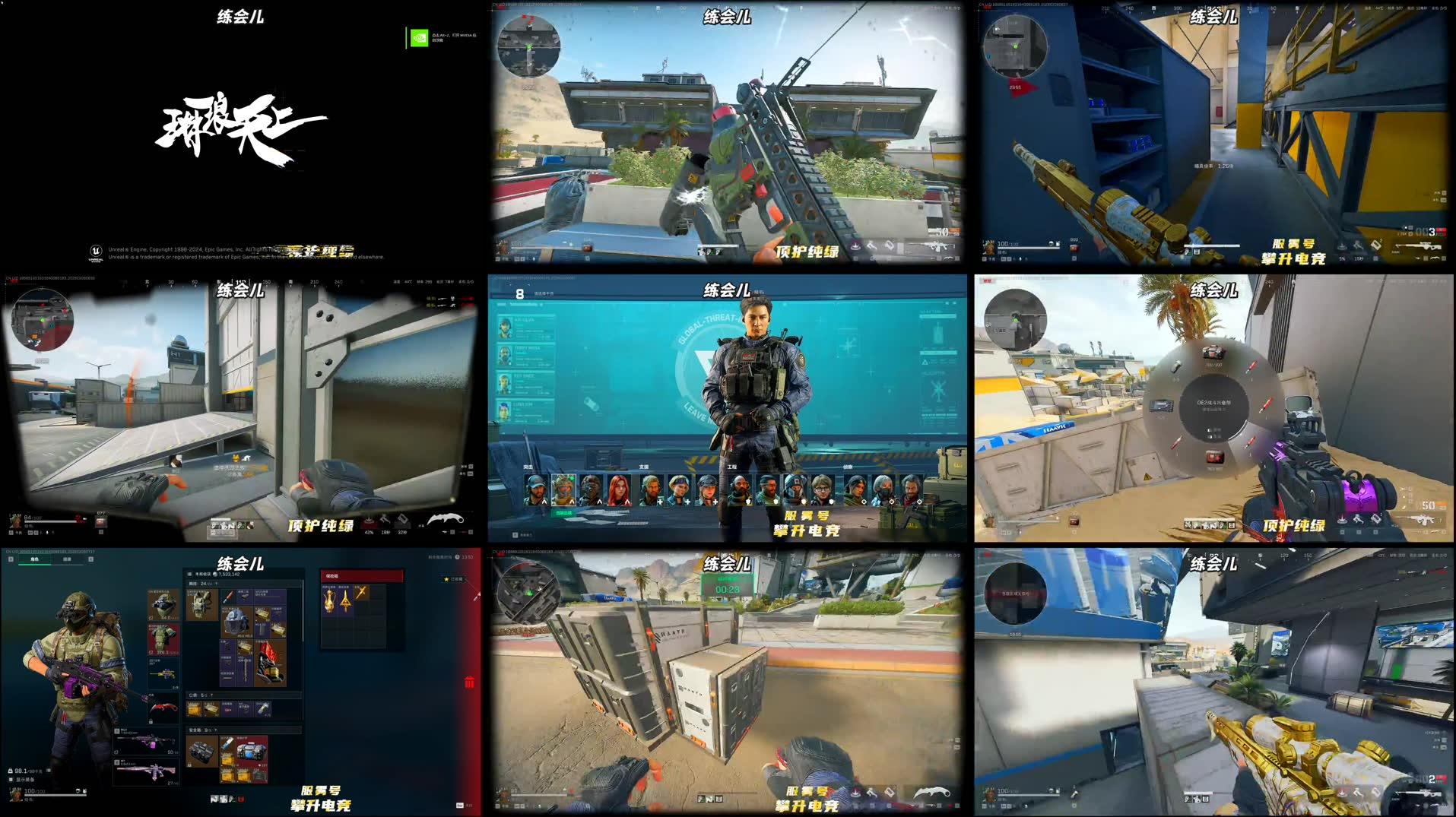Toggle the green ready indicator on the deployed operator
Screen dimensions: 1456x817
click(x=572, y=477)
